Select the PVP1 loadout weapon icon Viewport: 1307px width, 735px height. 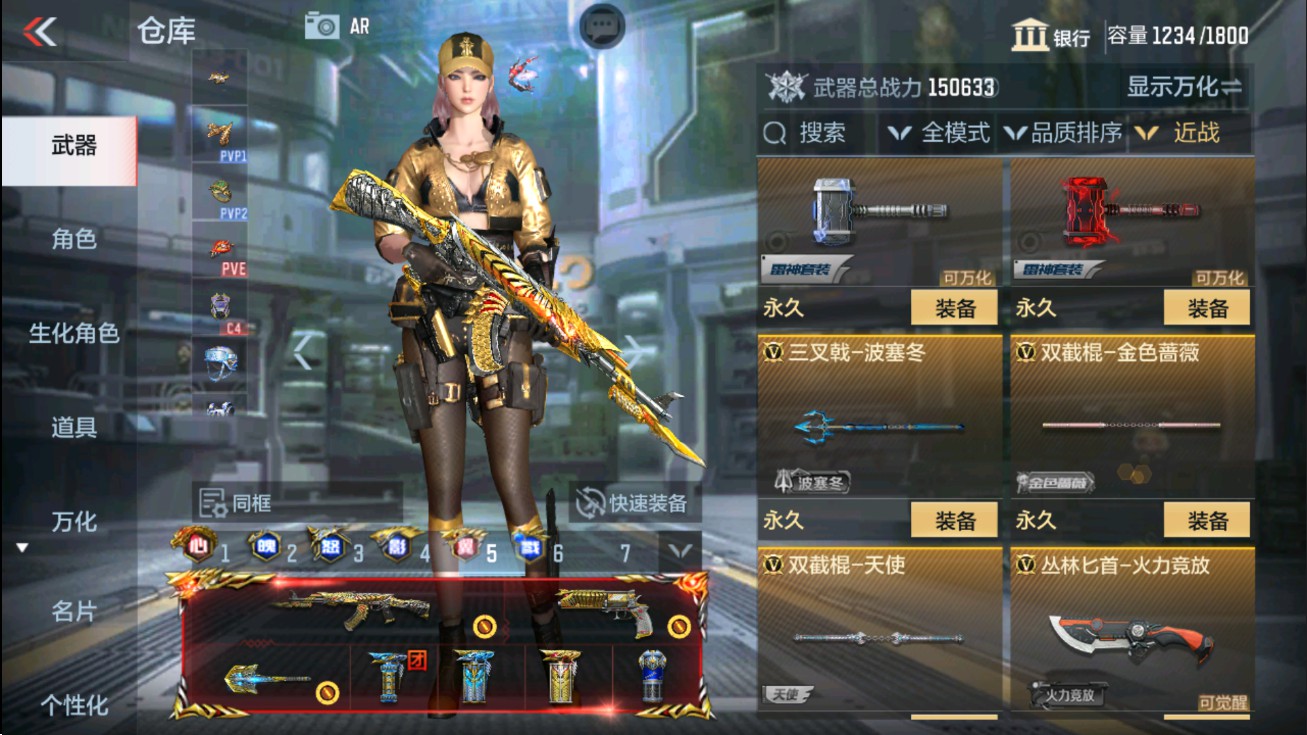point(219,130)
